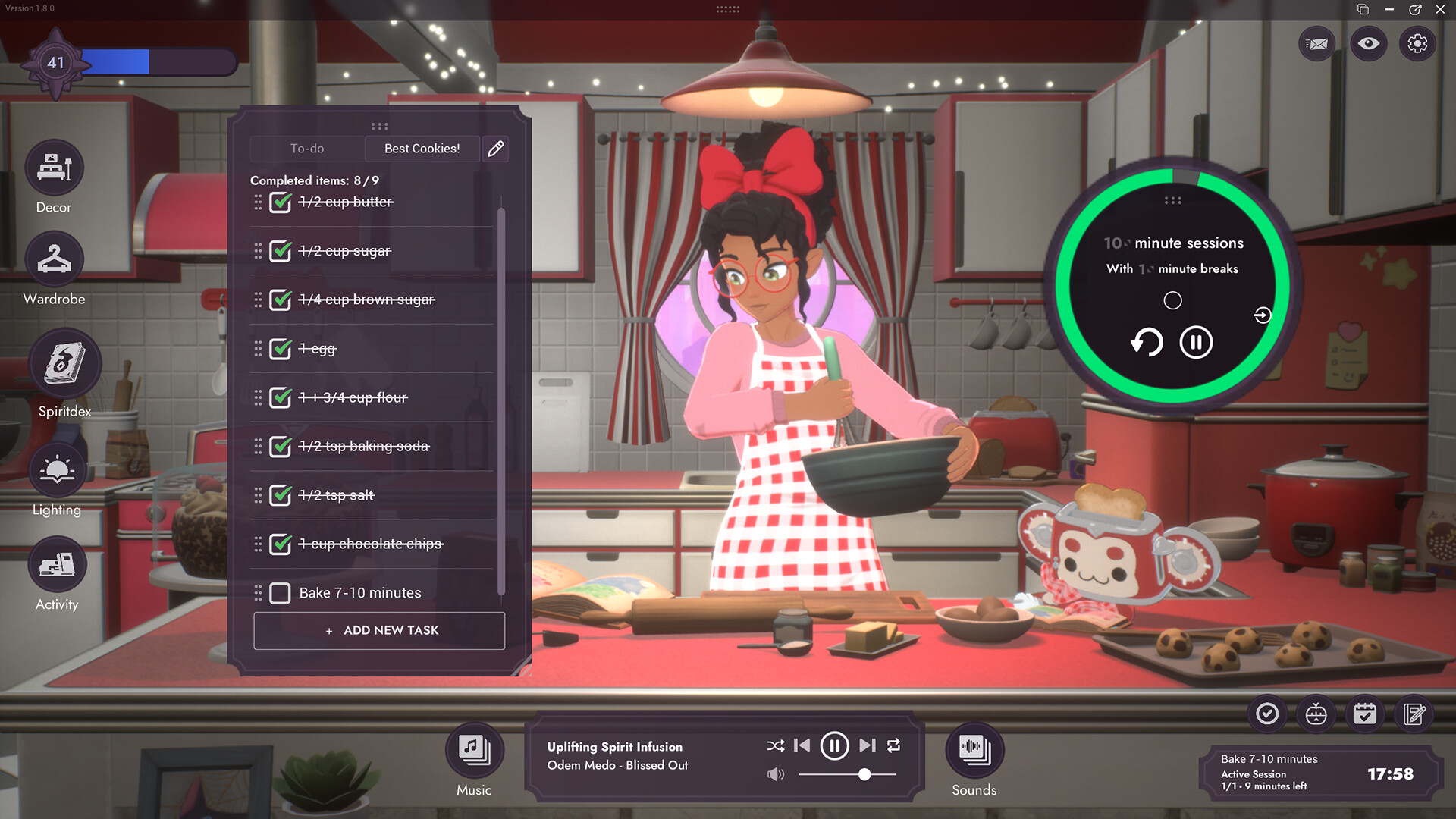
Task: Open the Lighting options
Action: point(57,469)
